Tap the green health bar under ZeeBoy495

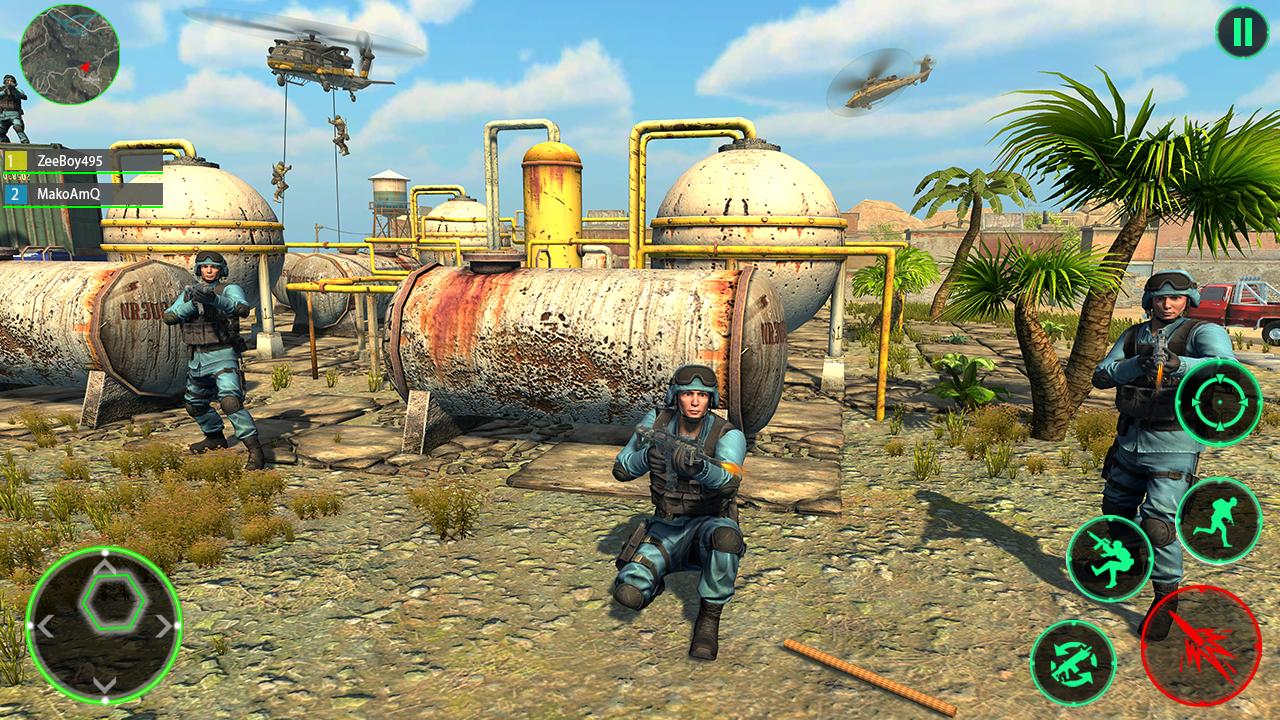click(x=83, y=173)
